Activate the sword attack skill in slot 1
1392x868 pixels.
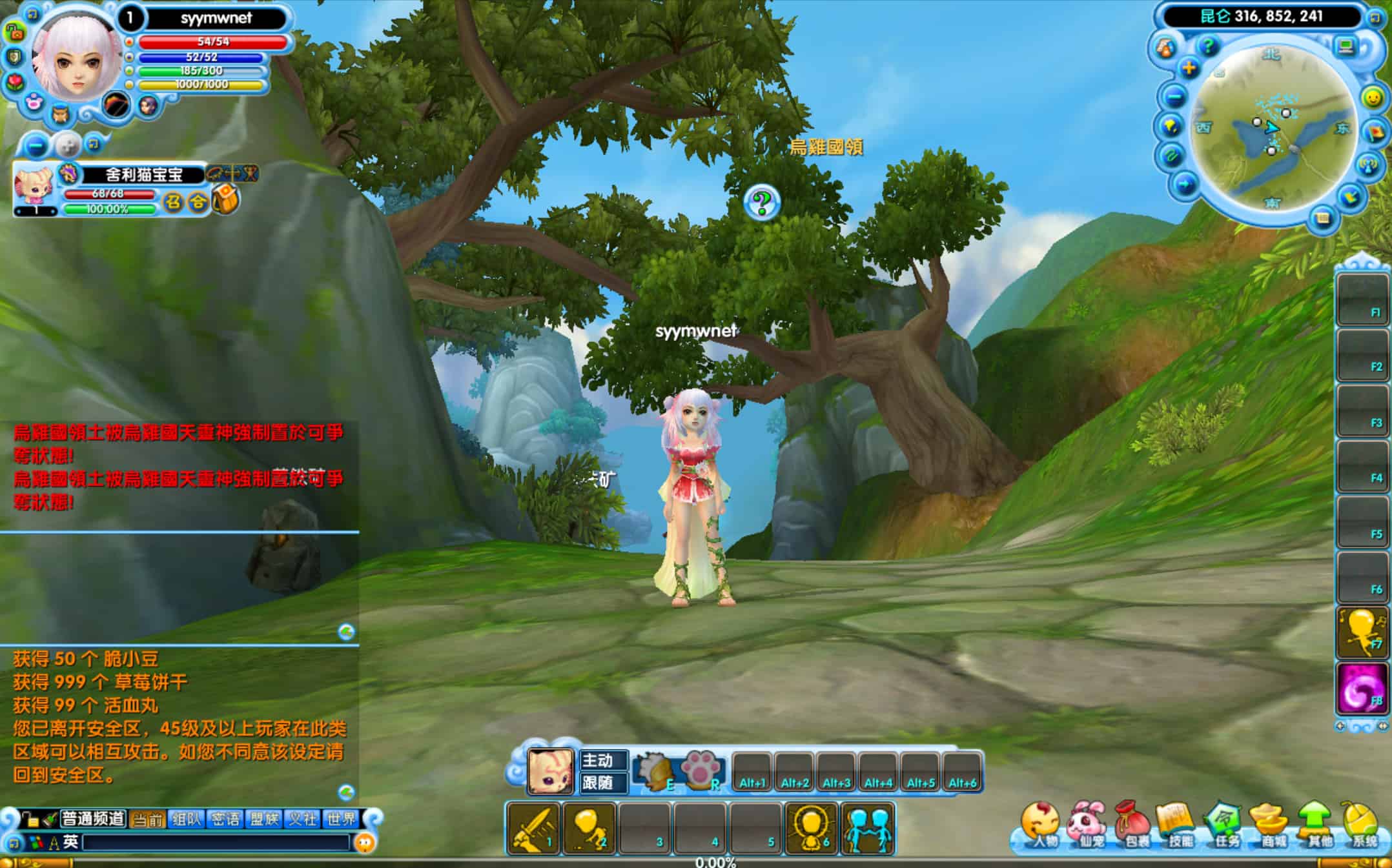533,829
